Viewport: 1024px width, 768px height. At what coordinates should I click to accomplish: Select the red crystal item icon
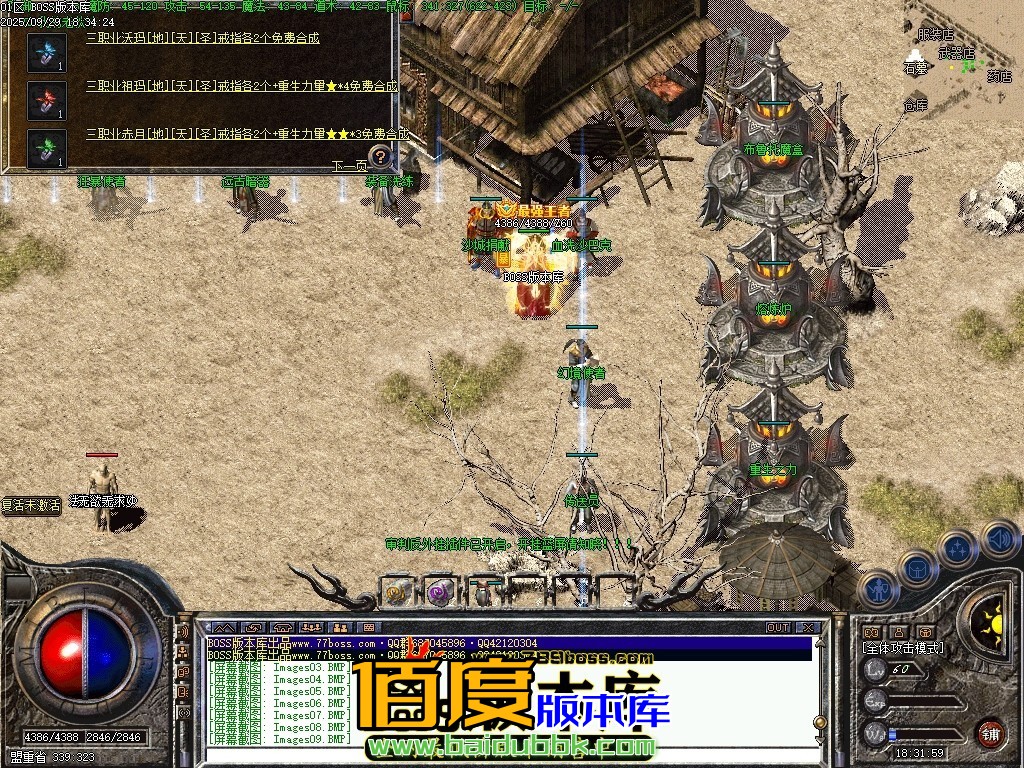[x=47, y=101]
